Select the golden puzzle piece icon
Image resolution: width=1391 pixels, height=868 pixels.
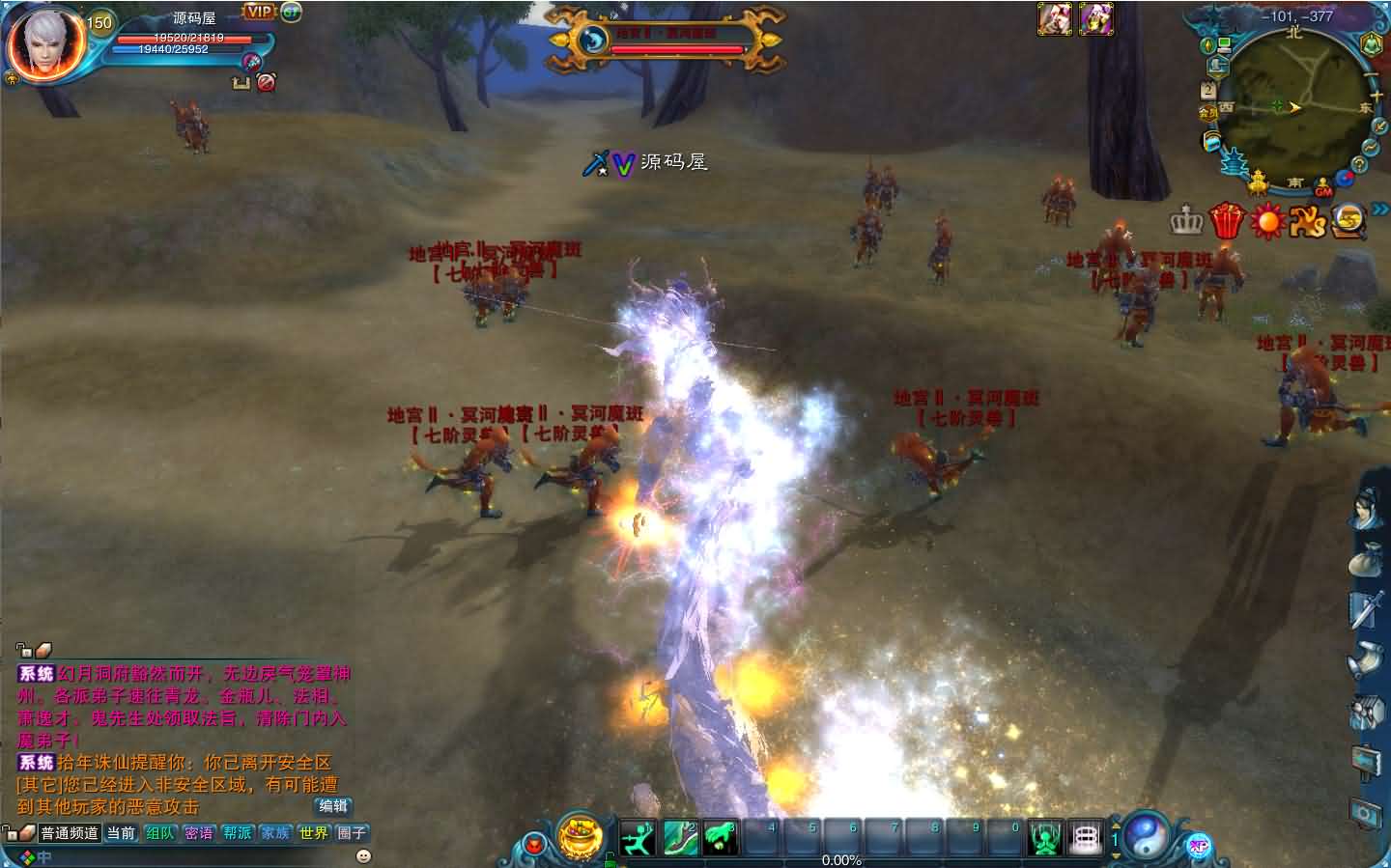pyautogui.click(x=1306, y=220)
